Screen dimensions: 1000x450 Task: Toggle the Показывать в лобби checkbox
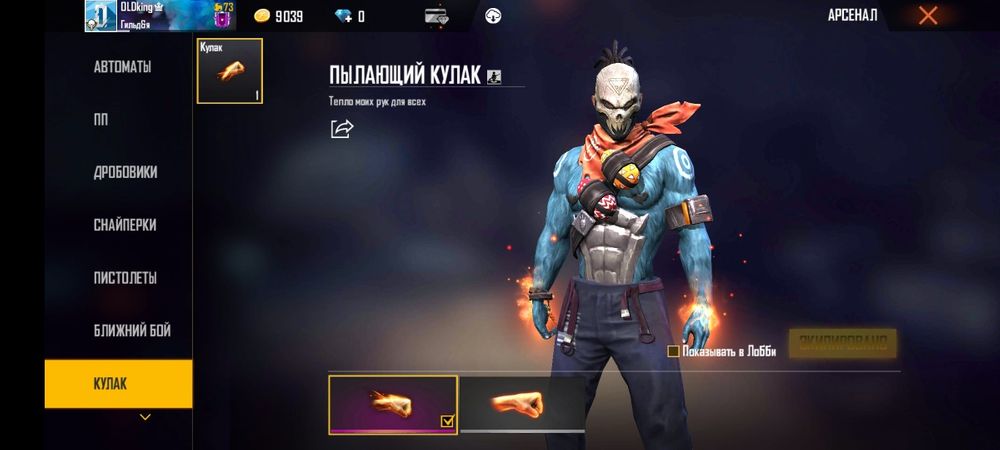674,351
